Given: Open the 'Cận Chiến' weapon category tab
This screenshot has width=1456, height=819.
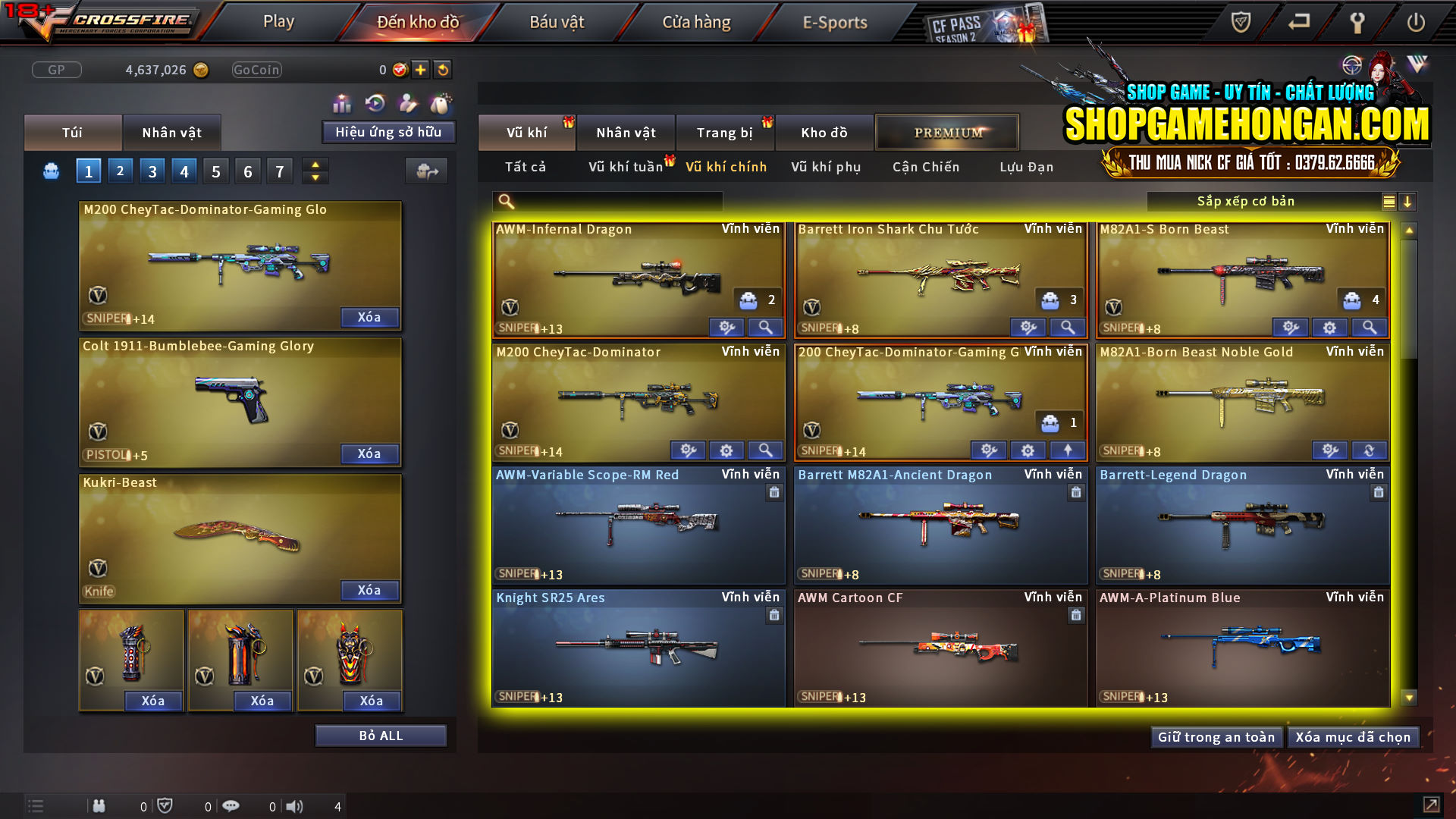Looking at the screenshot, I should [925, 167].
